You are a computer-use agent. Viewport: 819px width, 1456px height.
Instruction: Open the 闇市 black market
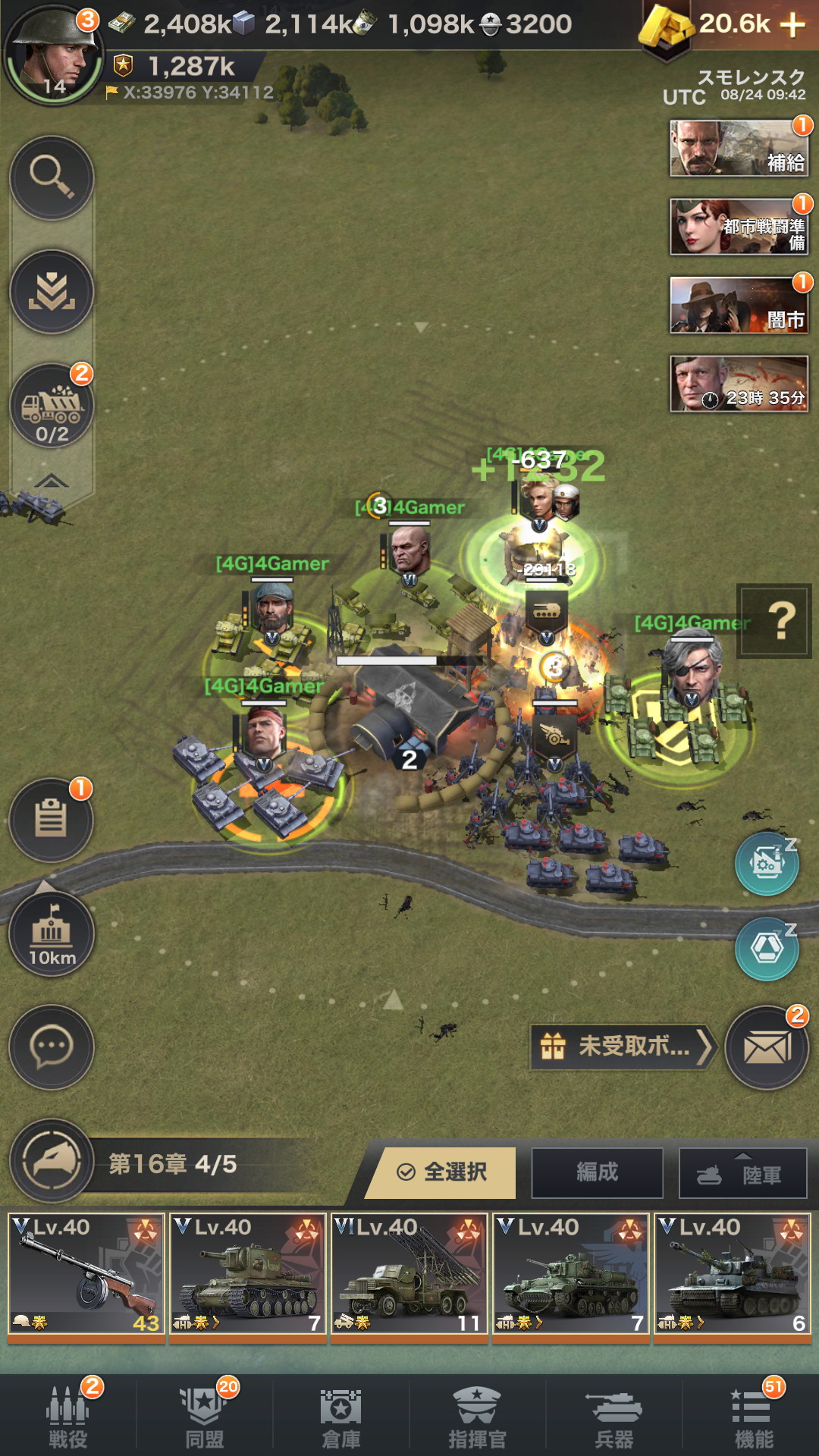pos(739,306)
